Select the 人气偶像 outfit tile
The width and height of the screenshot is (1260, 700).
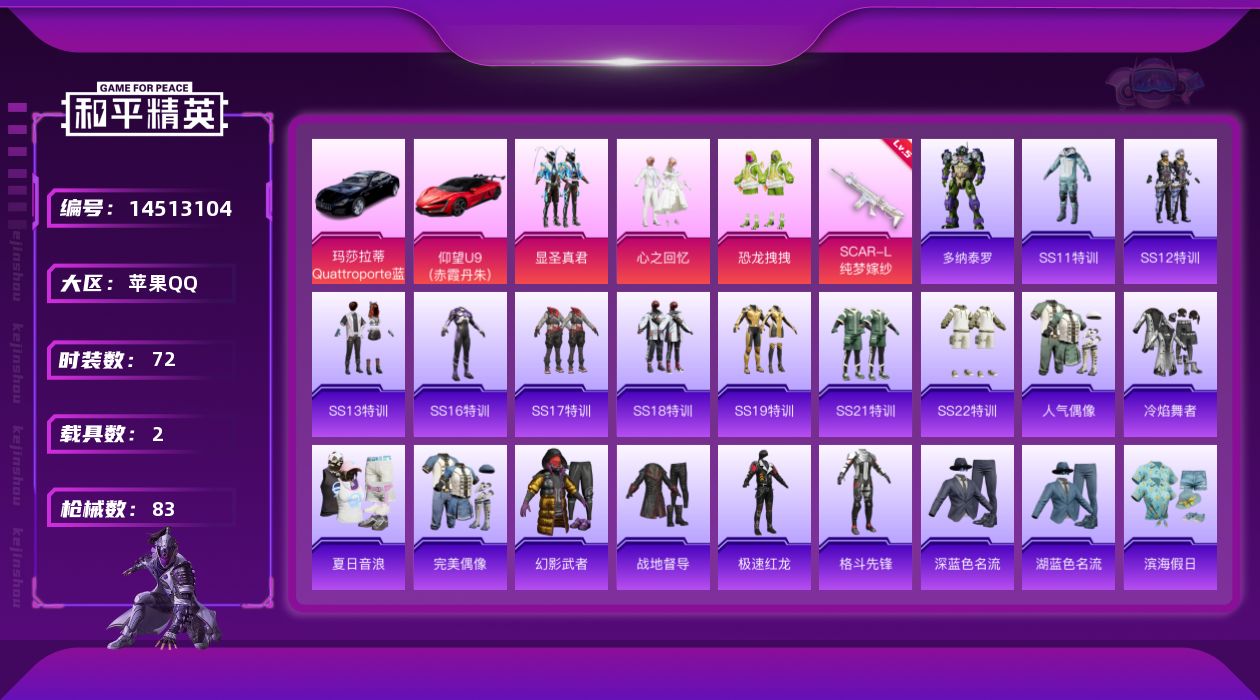point(1068,364)
